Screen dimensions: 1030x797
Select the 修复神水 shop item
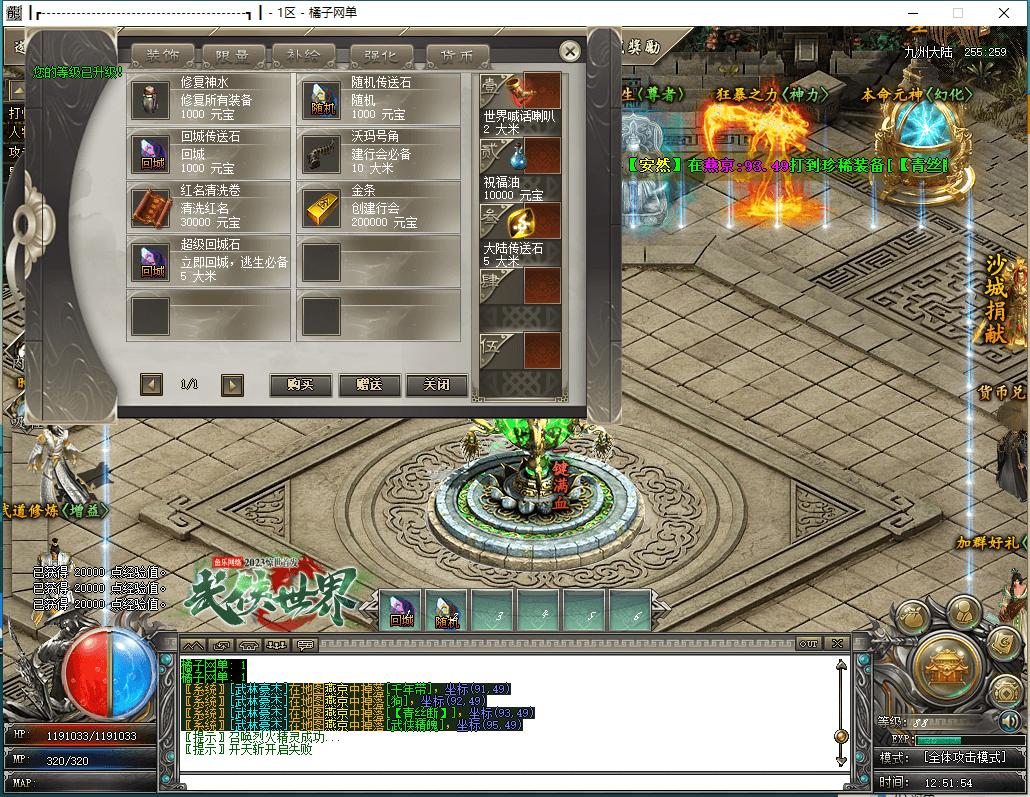(x=209, y=98)
